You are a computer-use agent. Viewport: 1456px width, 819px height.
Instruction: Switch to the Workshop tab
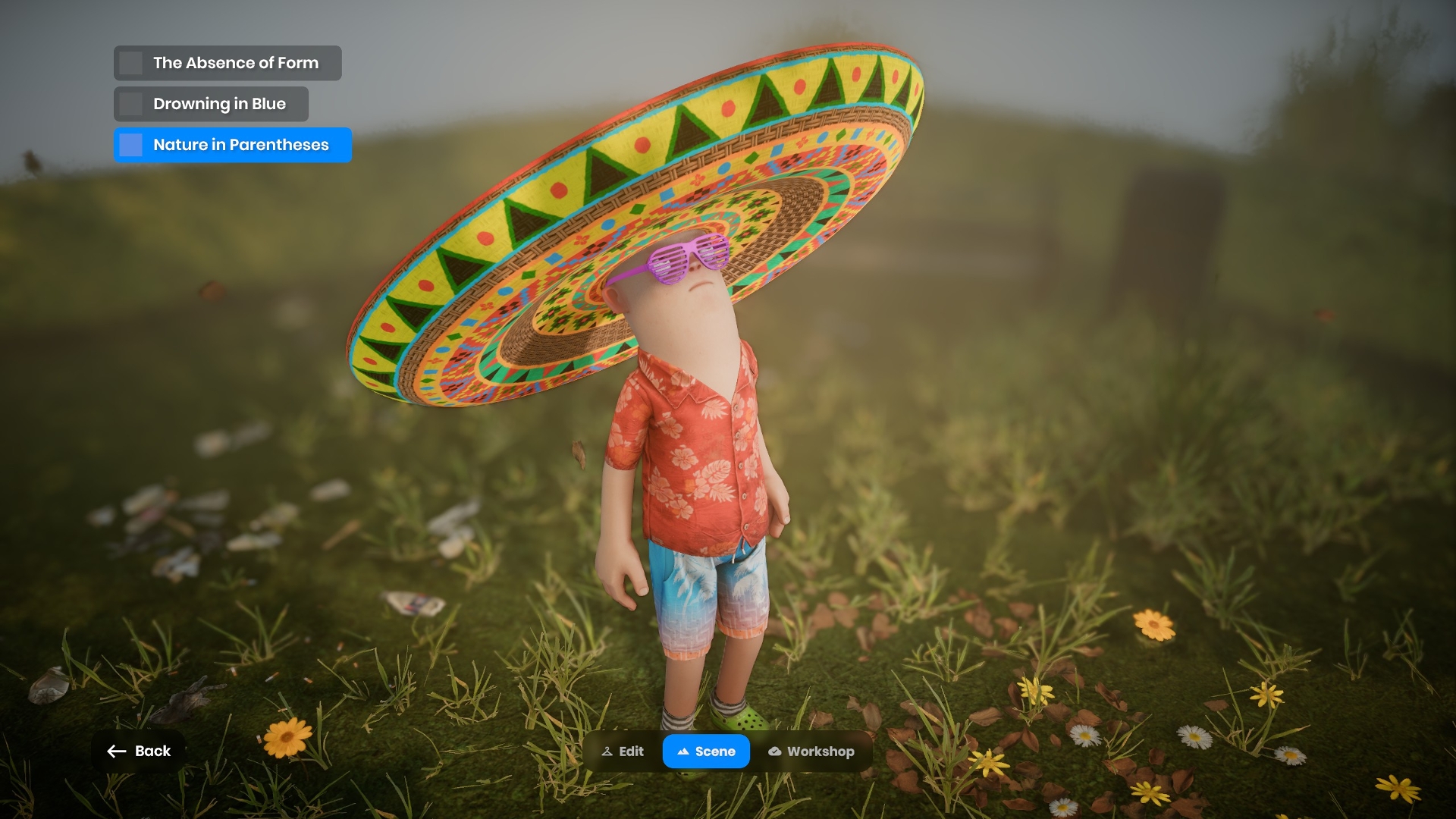[x=811, y=752]
